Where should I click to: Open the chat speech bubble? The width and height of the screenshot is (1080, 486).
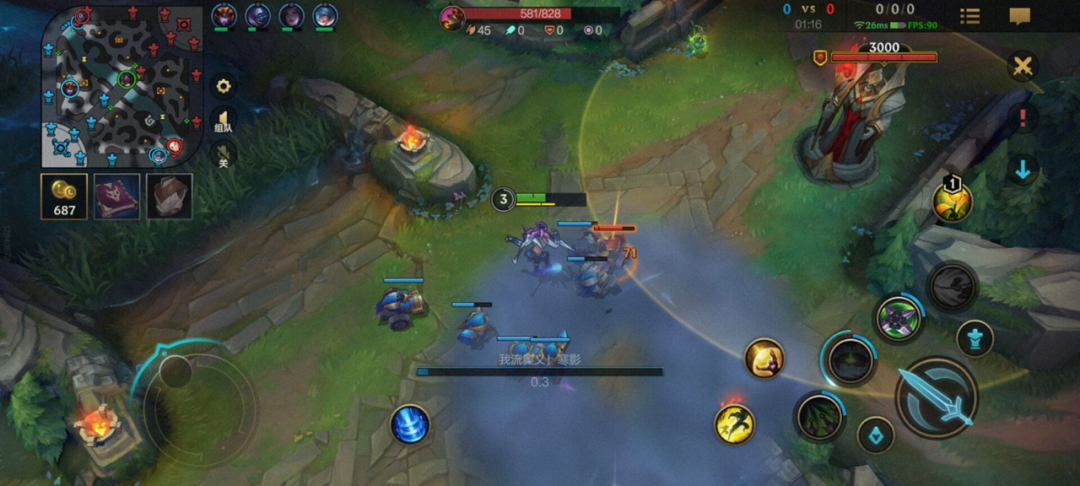[x=1020, y=16]
